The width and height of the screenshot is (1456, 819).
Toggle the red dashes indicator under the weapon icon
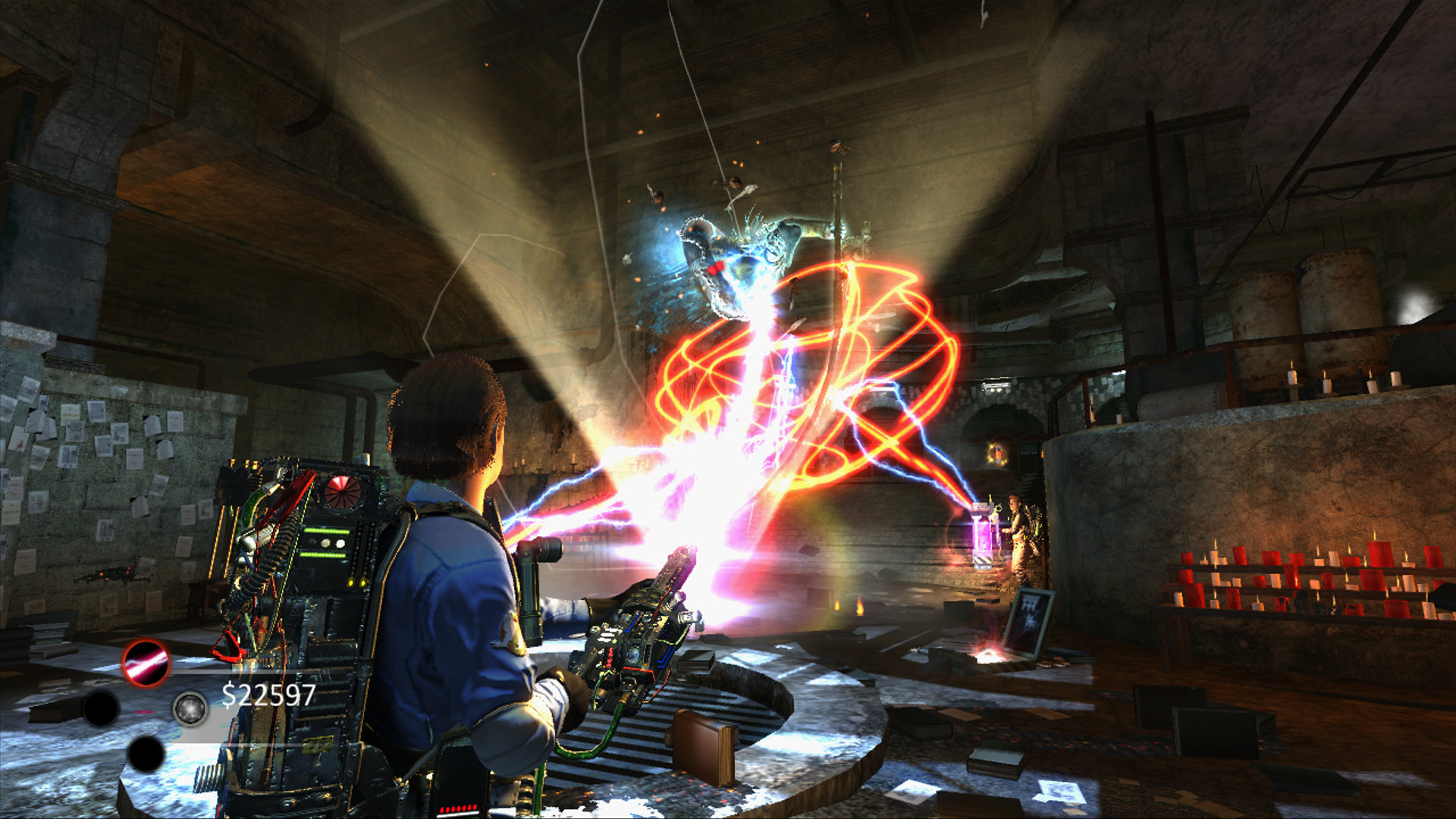[x=143, y=711]
